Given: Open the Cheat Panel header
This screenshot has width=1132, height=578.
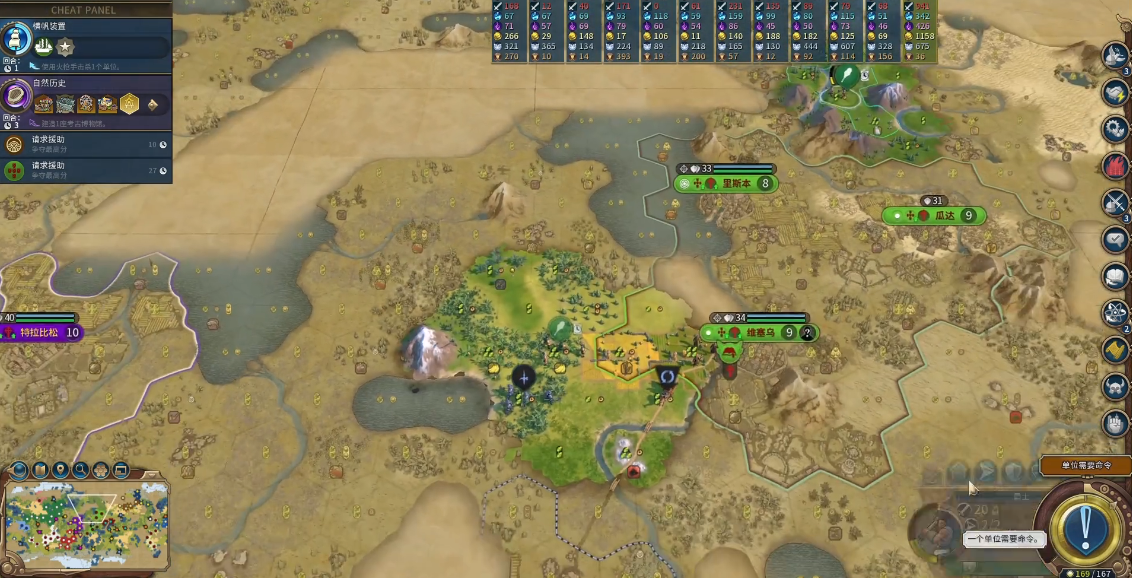Looking at the screenshot, I should (84, 10).
